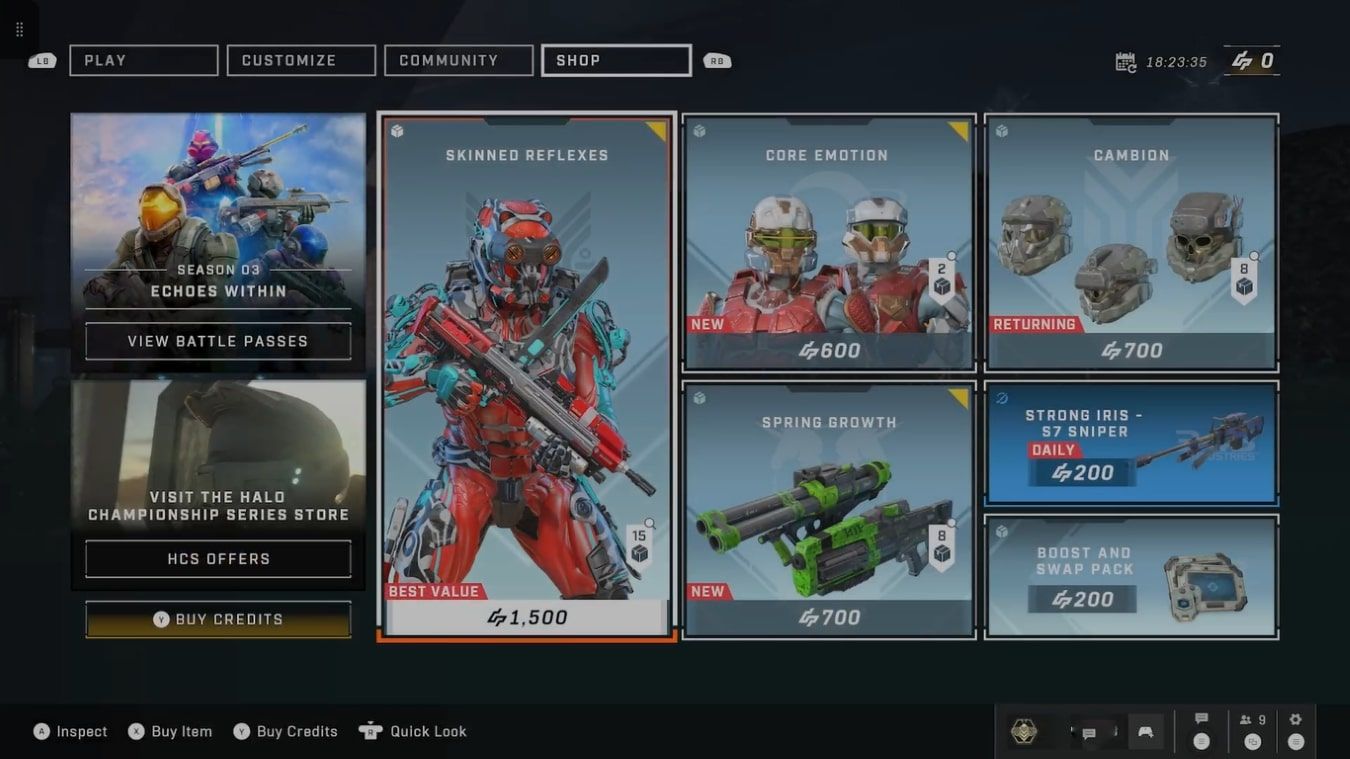Screen dimensions: 1350x759
Task: Open the Core Emotion bundle
Action: [828, 242]
